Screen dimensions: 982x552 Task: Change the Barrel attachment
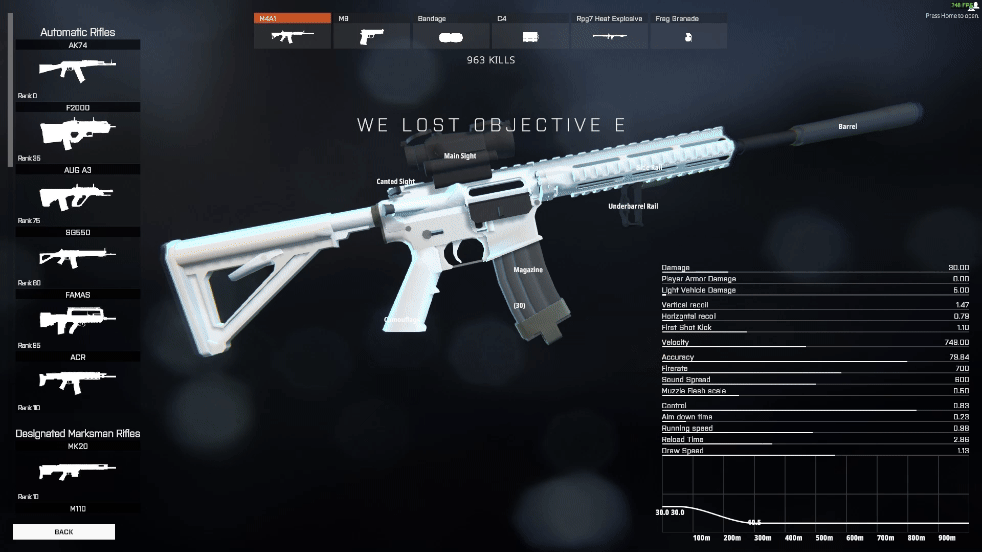coord(847,127)
